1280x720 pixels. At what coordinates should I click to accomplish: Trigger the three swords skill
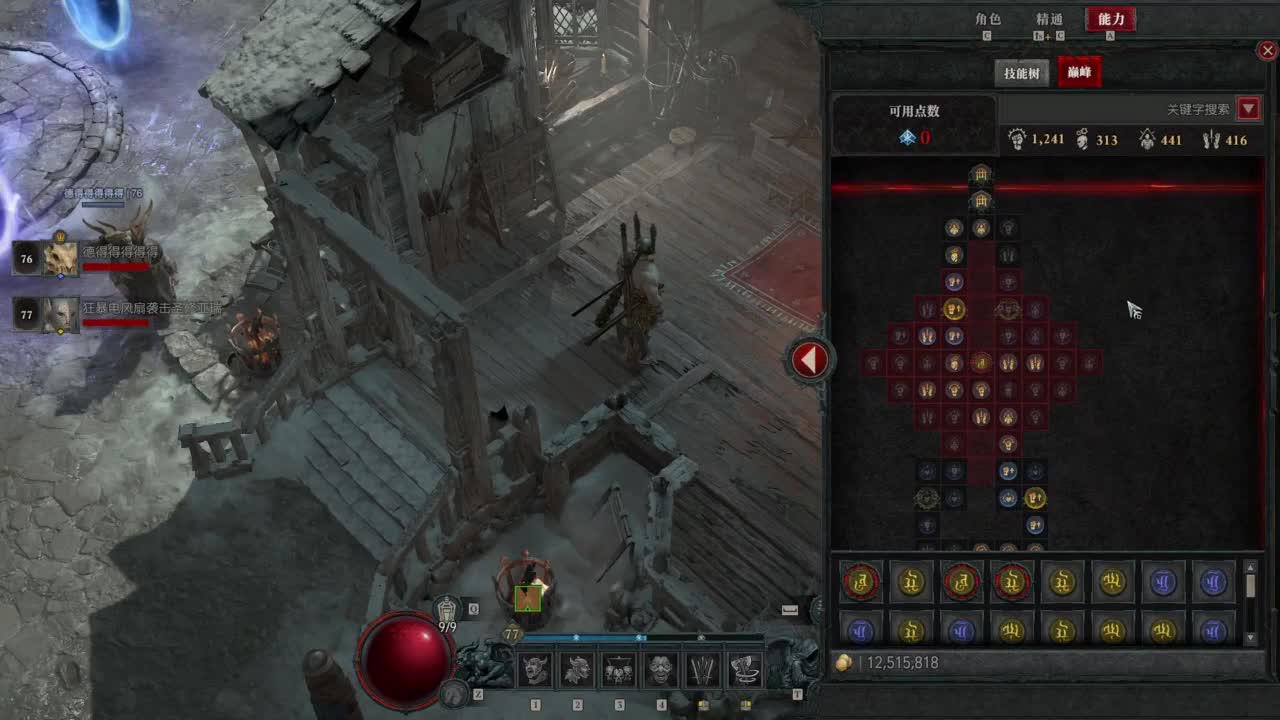click(x=703, y=670)
